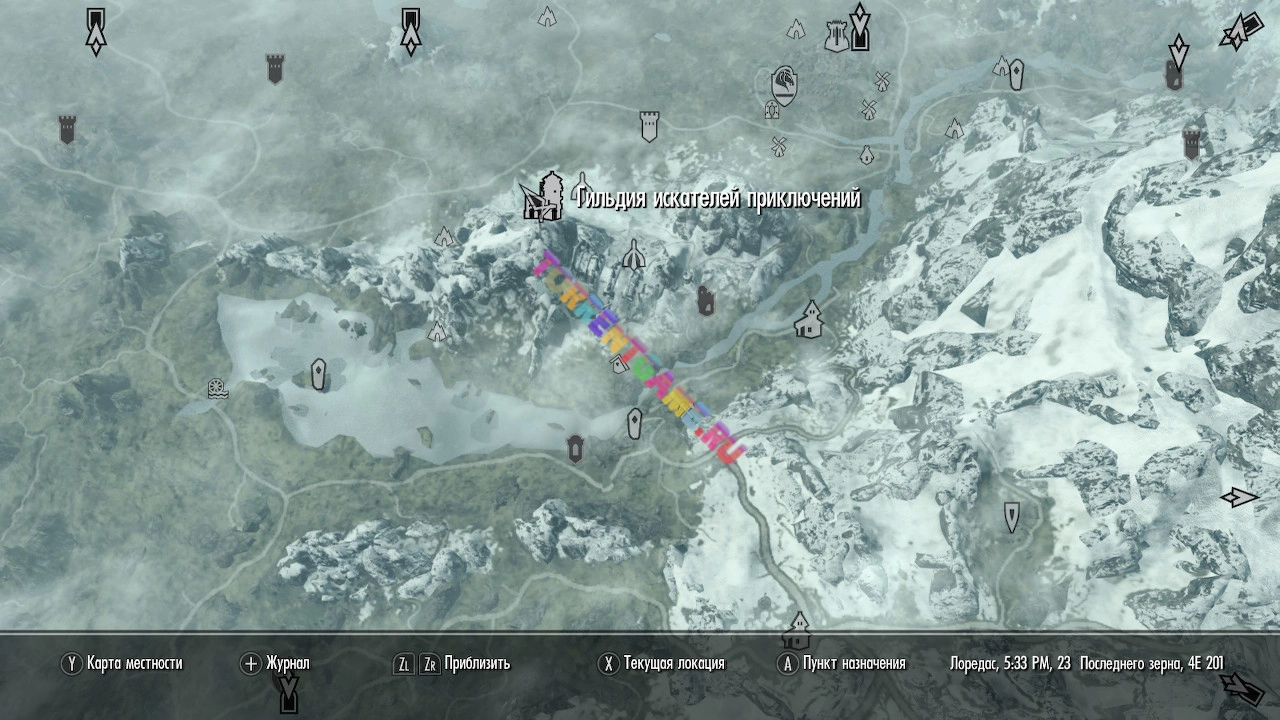Image resolution: width=1280 pixels, height=720 pixels.
Task: Choose the dark arched tomb marker below lake
Action: coord(575,448)
